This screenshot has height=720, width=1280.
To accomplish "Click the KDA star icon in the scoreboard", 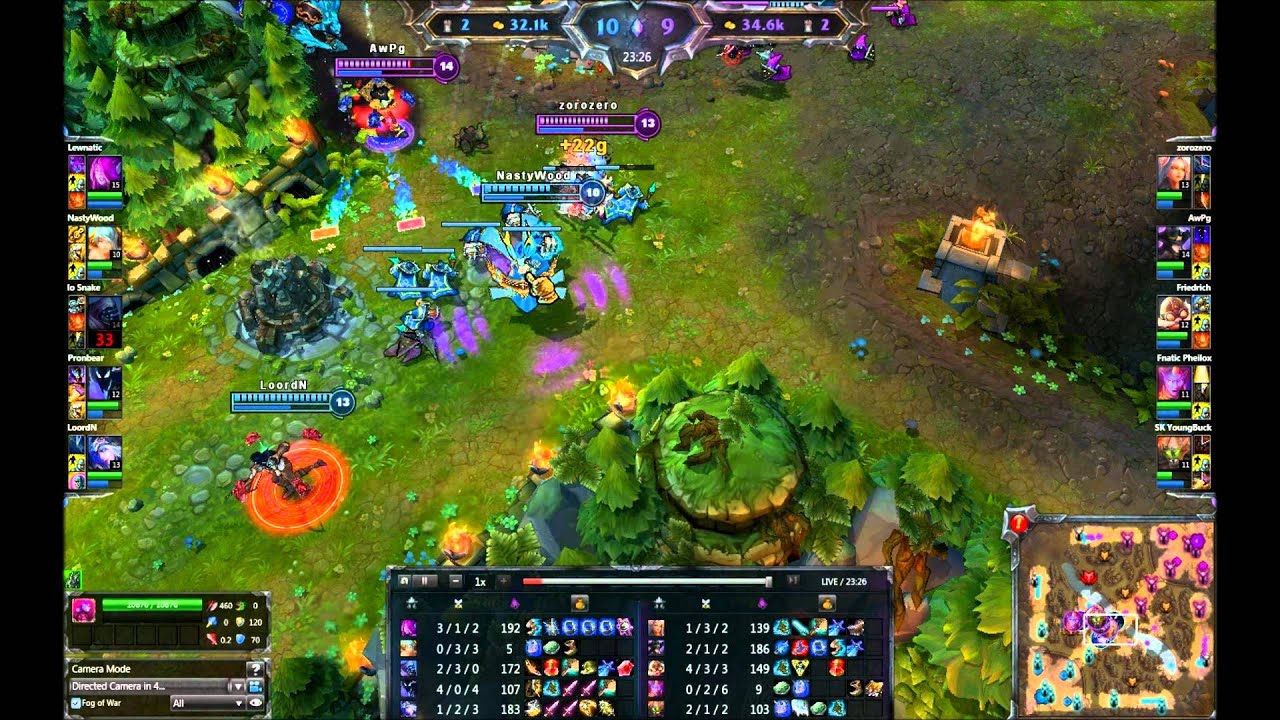I will (x=411, y=601).
